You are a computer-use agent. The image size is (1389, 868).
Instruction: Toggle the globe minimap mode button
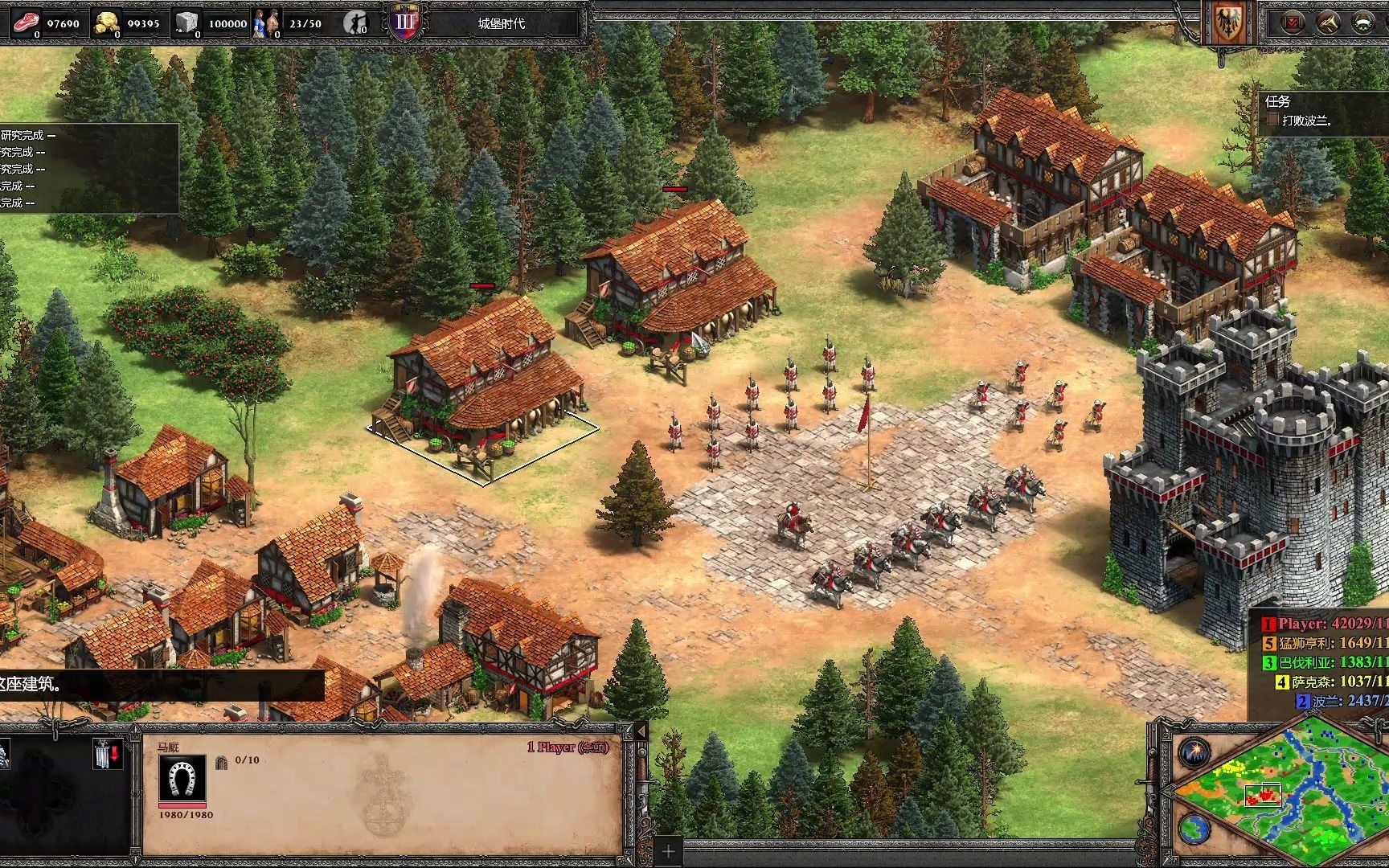(1195, 827)
